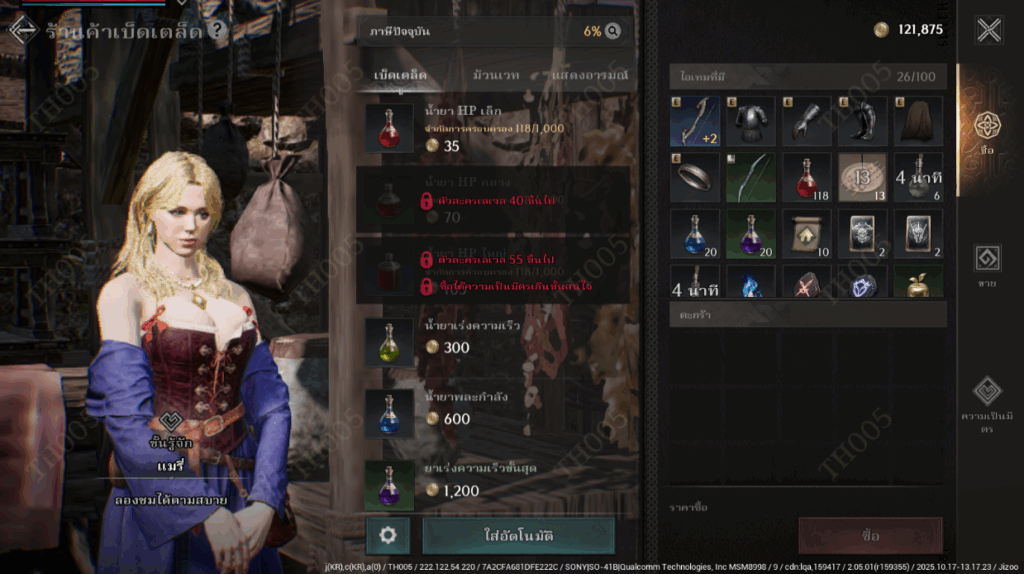
Task: Select the bow with +2 in inventory
Action: [695, 122]
